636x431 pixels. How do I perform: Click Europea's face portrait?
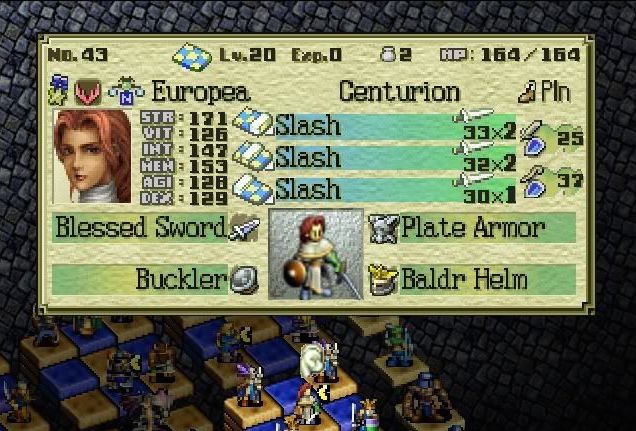click(92, 156)
